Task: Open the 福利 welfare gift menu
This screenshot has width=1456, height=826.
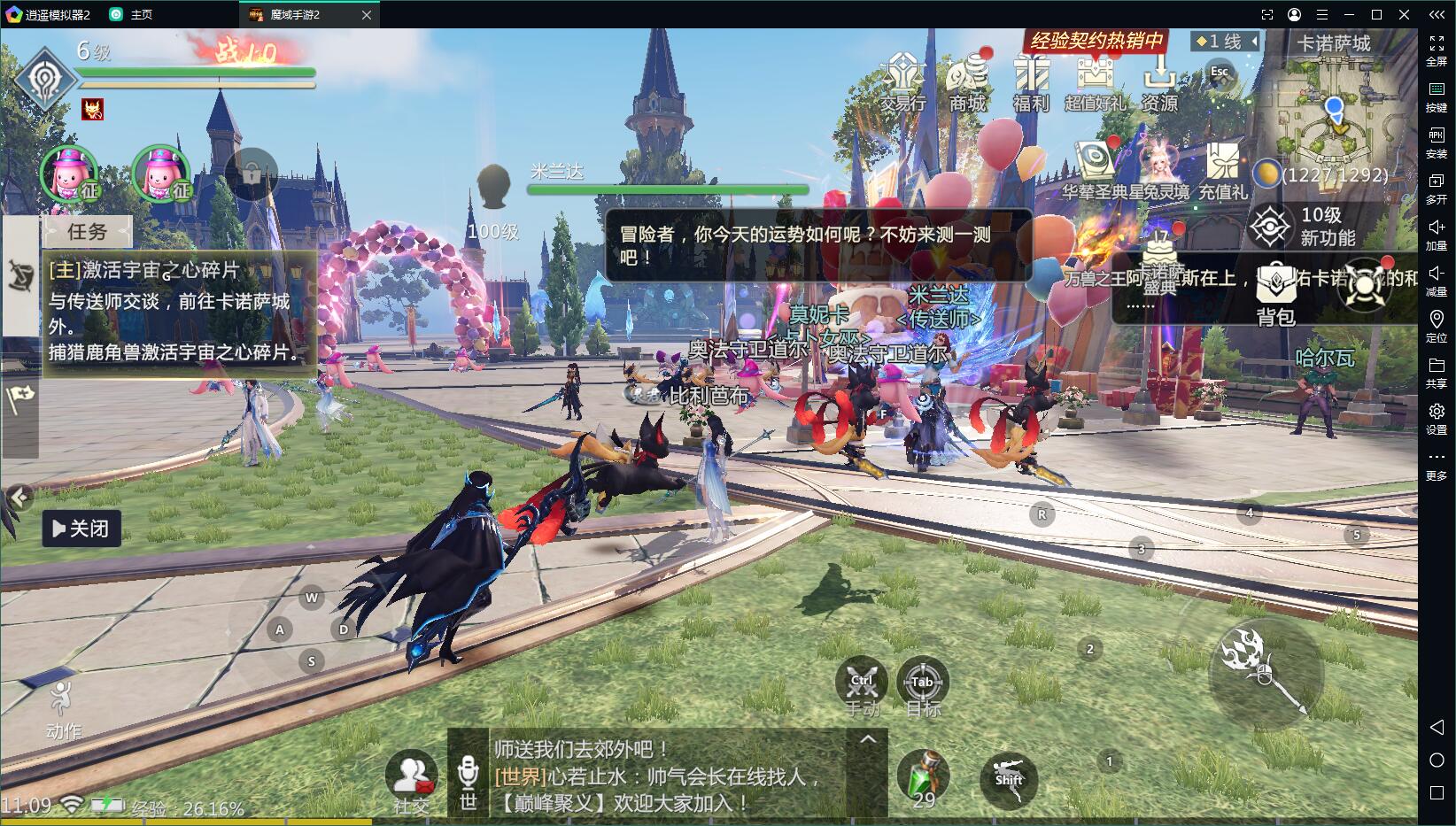Action: click(1031, 81)
